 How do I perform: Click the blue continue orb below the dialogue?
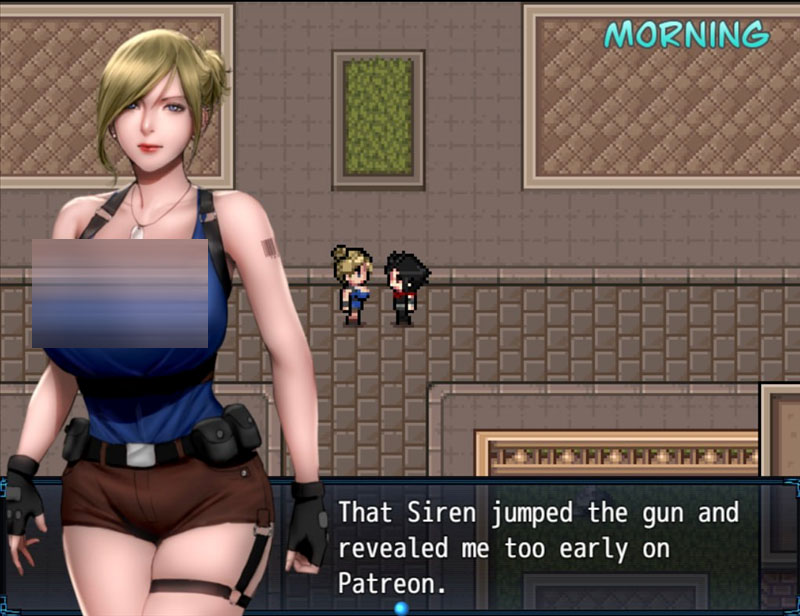tap(402, 607)
